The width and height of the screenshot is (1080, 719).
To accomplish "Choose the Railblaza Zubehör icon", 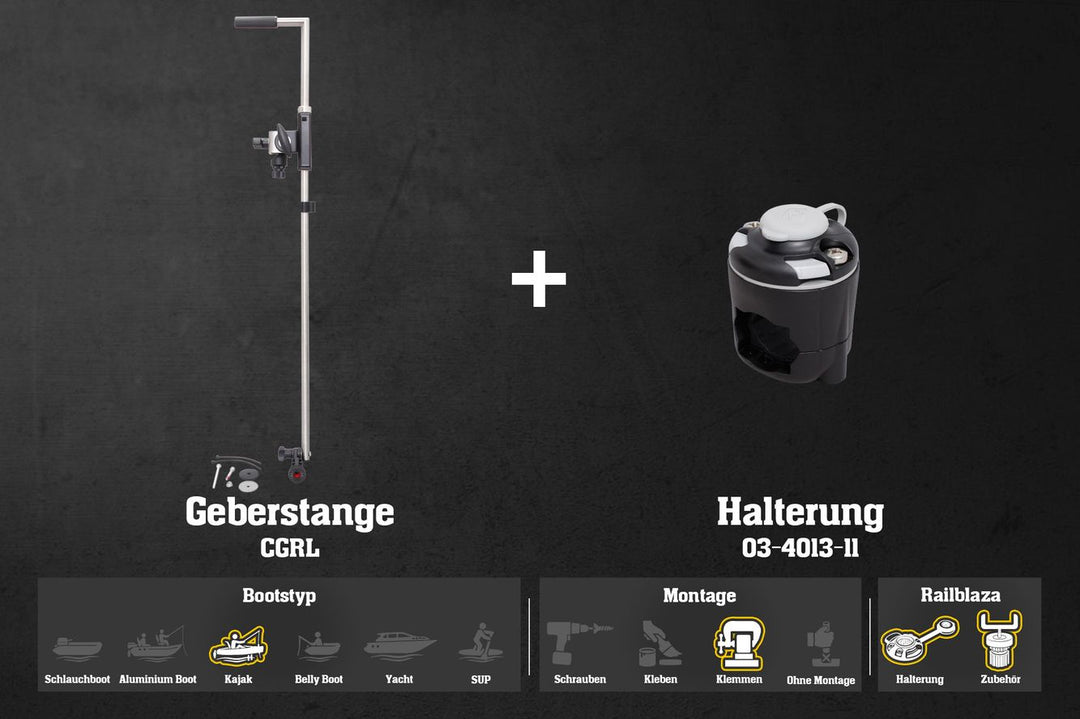I will pyautogui.click(x=1000, y=642).
